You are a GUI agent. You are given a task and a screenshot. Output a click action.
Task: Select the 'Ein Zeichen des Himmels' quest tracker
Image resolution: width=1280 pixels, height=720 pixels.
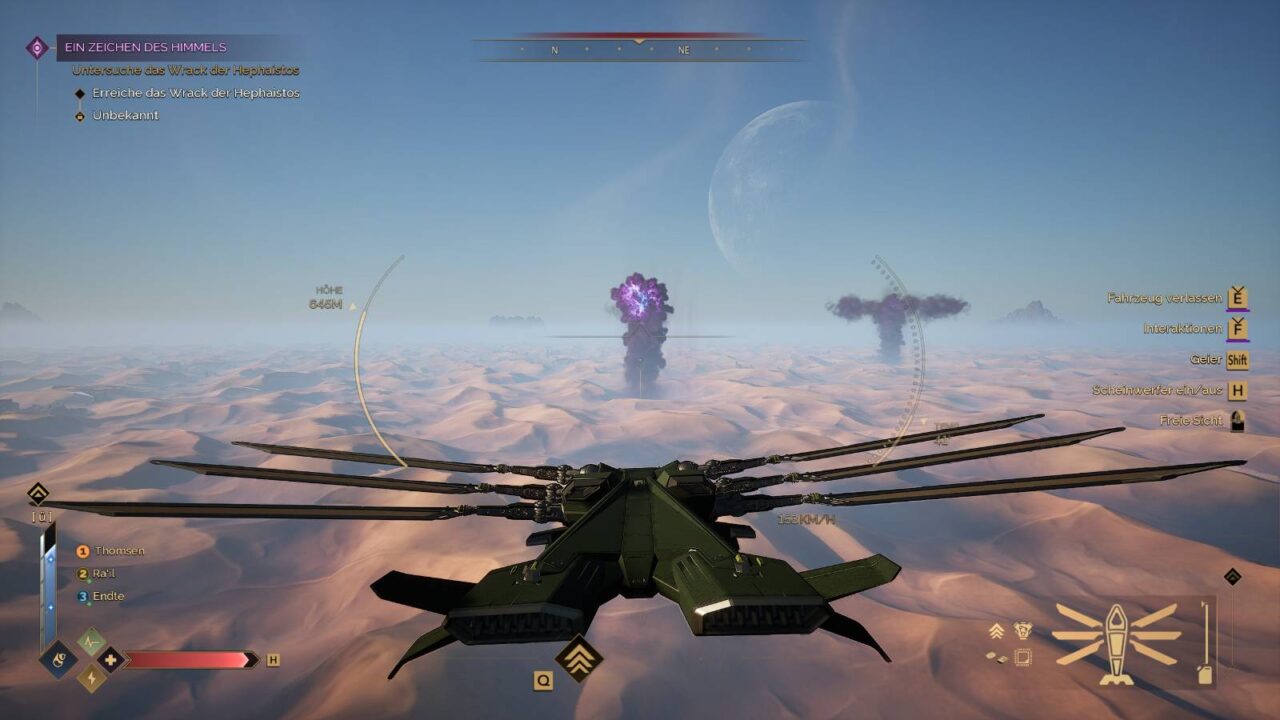(x=146, y=47)
